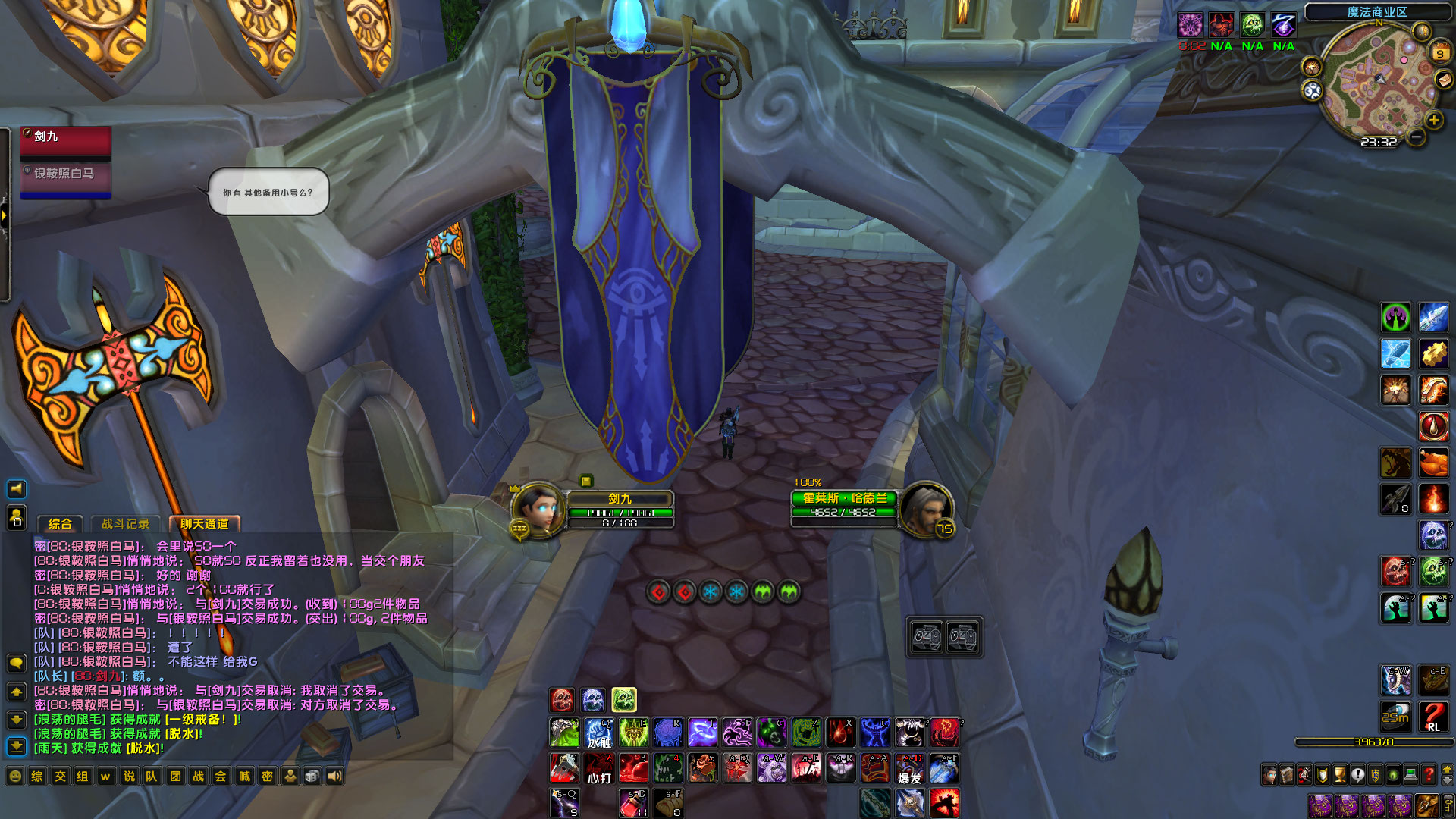This screenshot has width=1456, height=819.
Task: Expand the collapsed panel arrow on left edge
Action: [x=5, y=216]
